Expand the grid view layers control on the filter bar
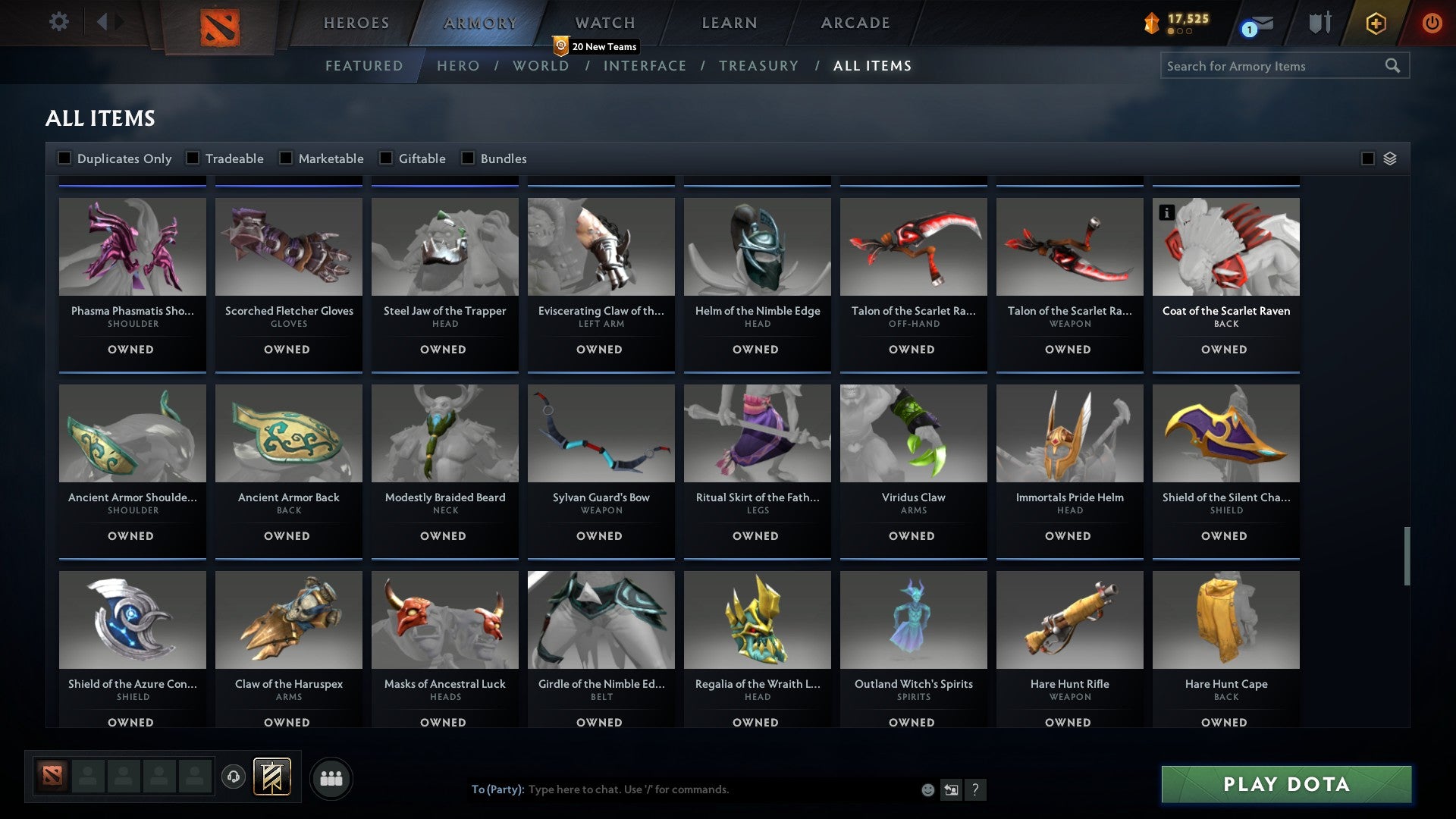This screenshot has height=819, width=1456. (x=1389, y=158)
